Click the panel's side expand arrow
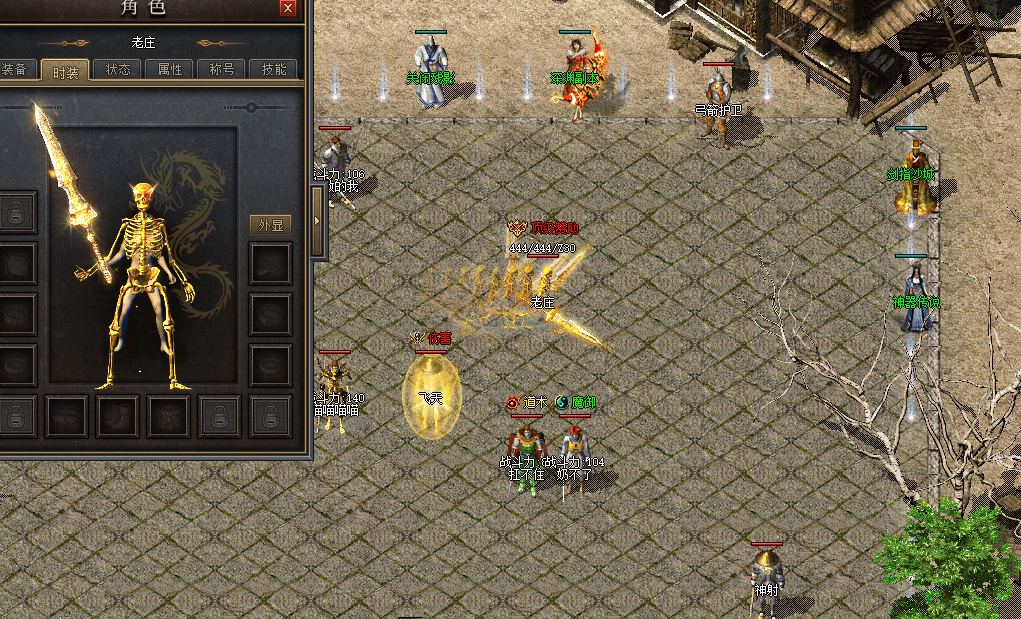The width and height of the screenshot is (1021, 619). (x=318, y=223)
